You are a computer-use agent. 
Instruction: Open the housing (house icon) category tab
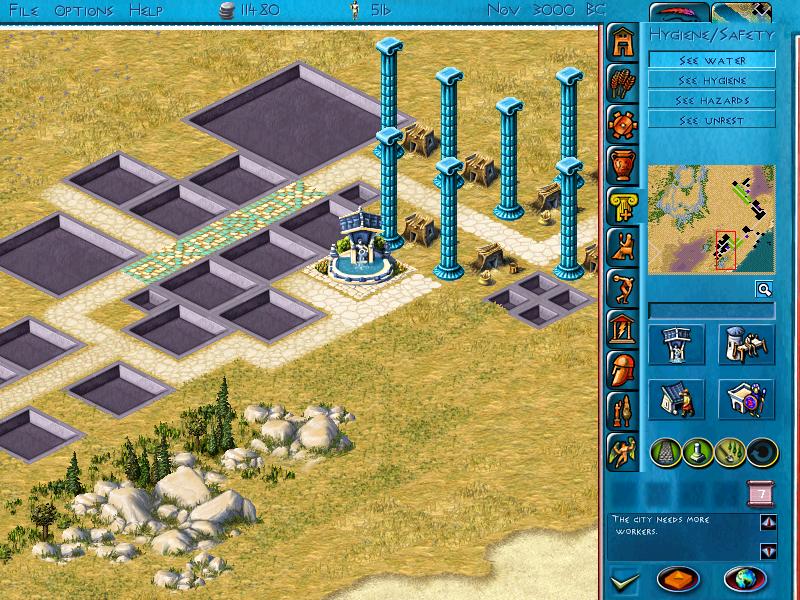point(624,43)
